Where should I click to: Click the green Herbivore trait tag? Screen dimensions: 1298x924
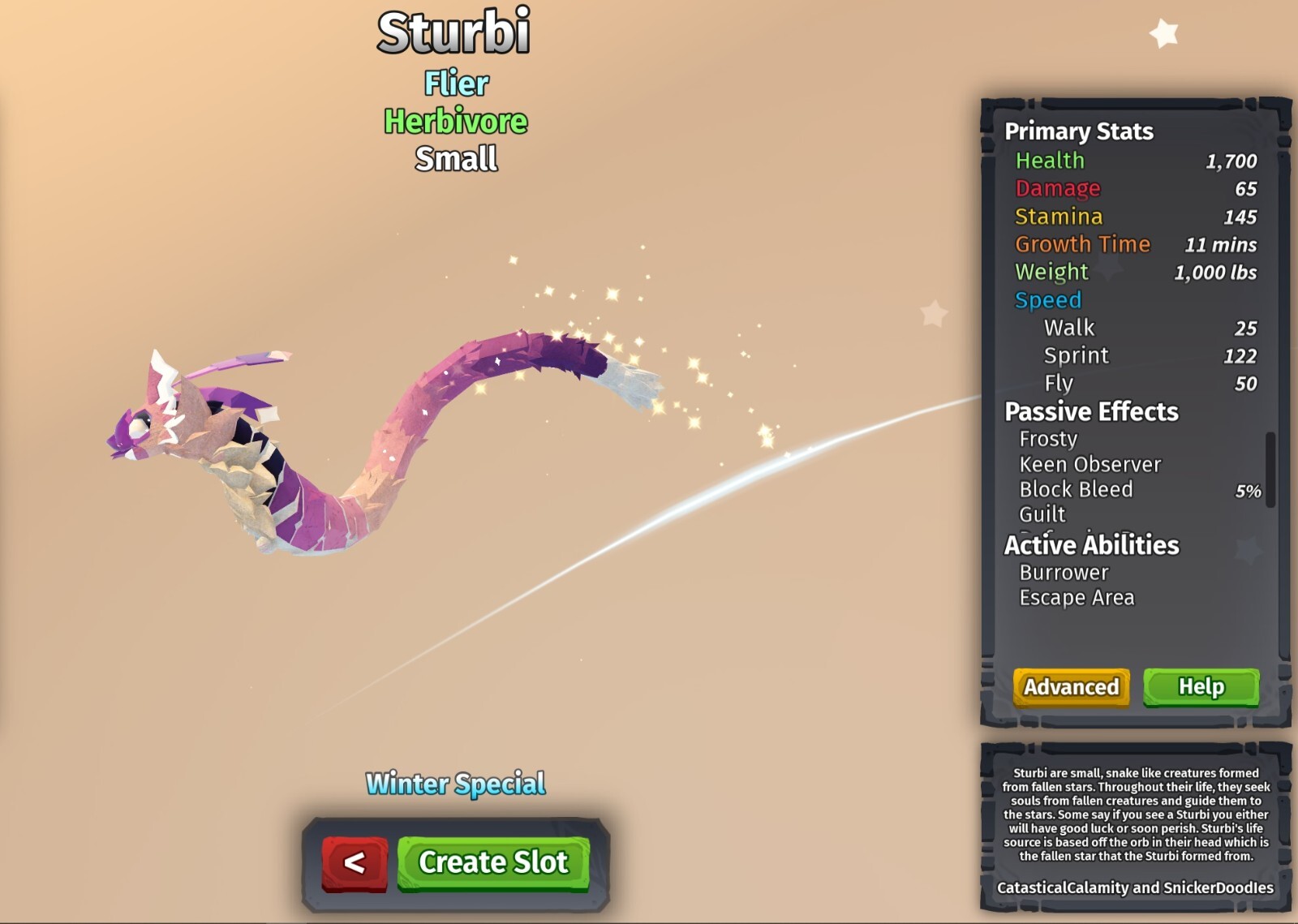(454, 122)
